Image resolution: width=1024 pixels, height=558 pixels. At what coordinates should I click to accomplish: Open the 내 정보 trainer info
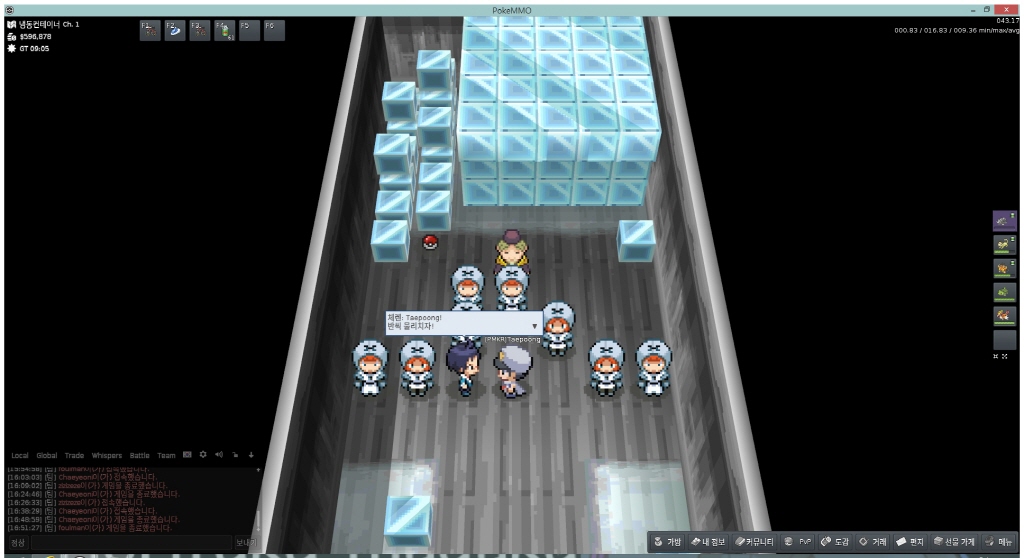click(708, 542)
